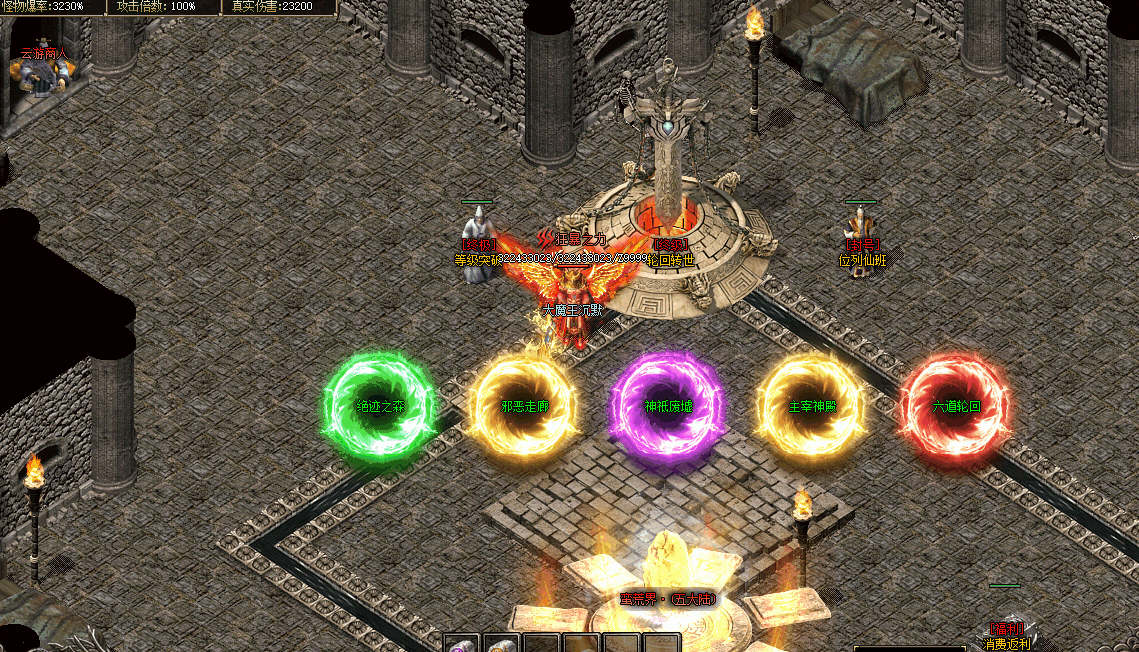Open the golden 主宰神殿 portal
The image size is (1139, 652).
(812, 407)
